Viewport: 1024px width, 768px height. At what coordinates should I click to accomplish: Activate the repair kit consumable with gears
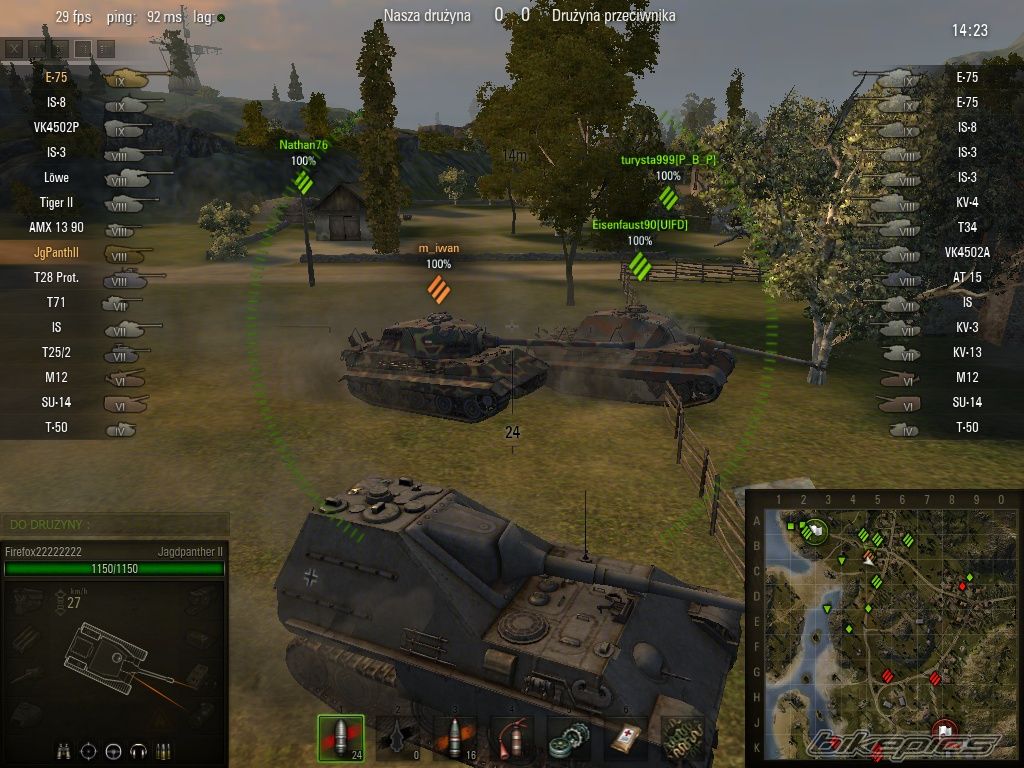[569, 738]
